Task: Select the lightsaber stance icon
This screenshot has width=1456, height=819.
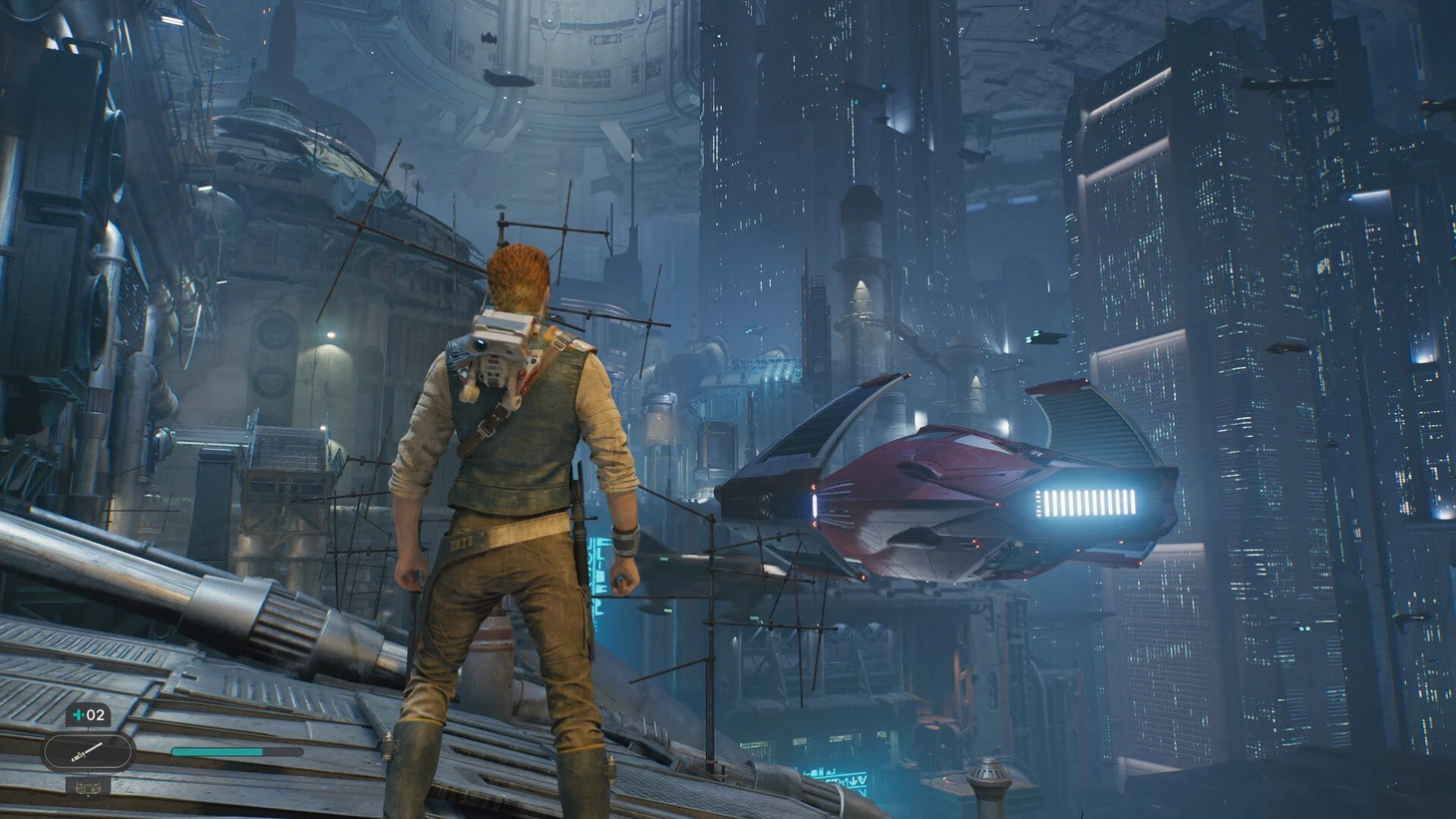Action: 88,751
